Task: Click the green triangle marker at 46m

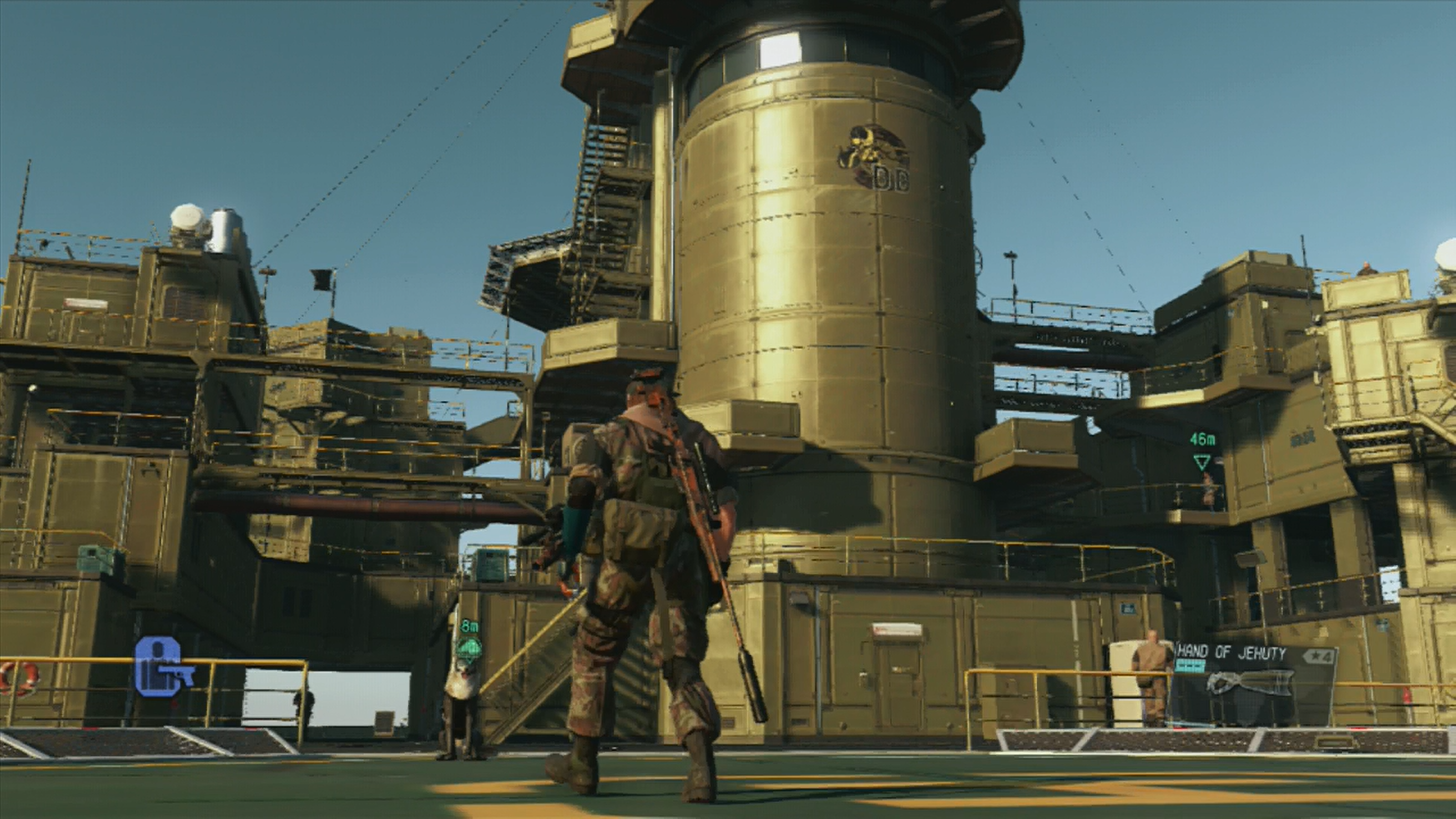Action: click(1202, 461)
